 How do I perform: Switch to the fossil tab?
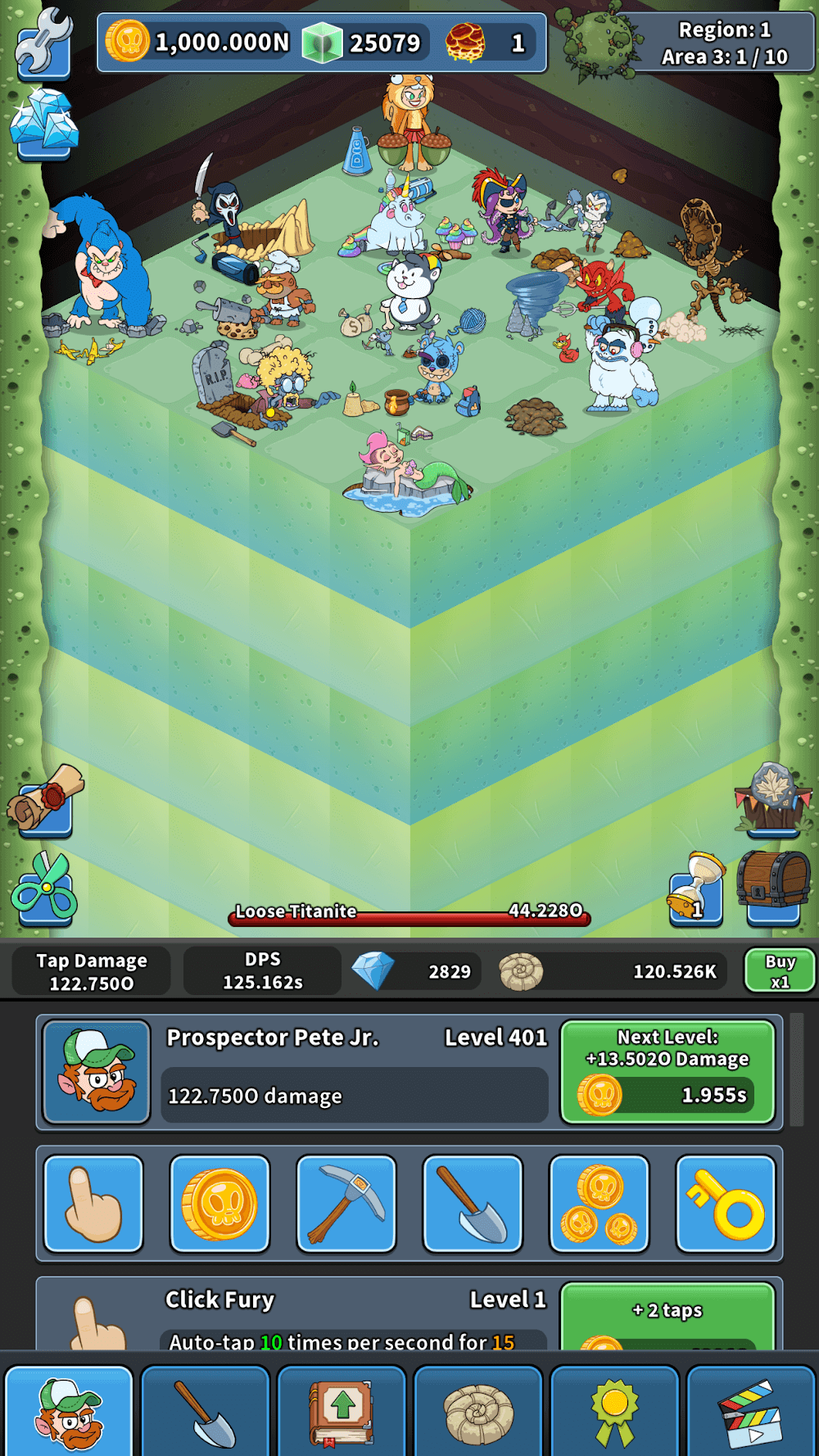point(479,1411)
